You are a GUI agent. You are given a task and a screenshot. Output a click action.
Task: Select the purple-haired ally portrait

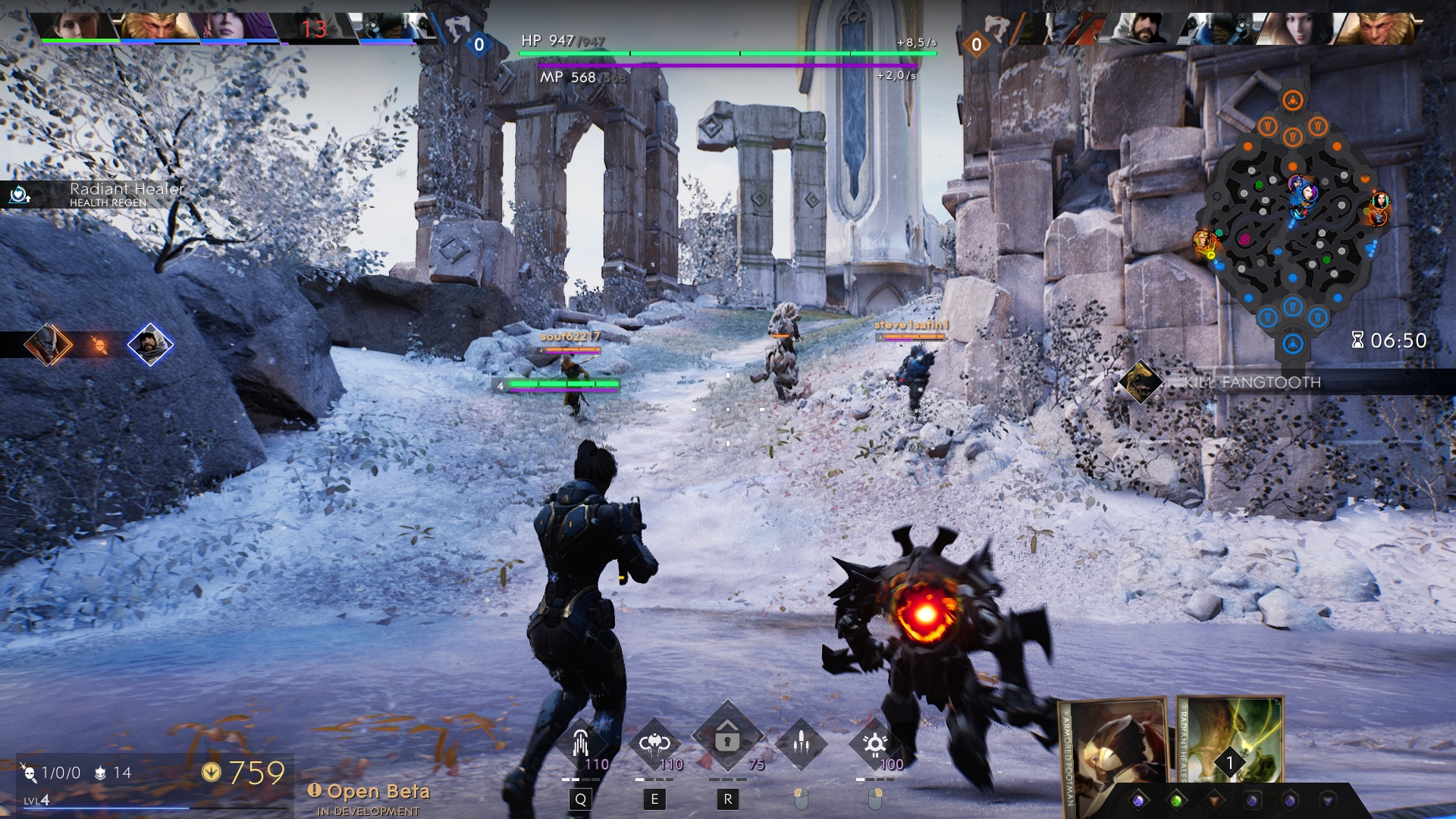(x=236, y=27)
